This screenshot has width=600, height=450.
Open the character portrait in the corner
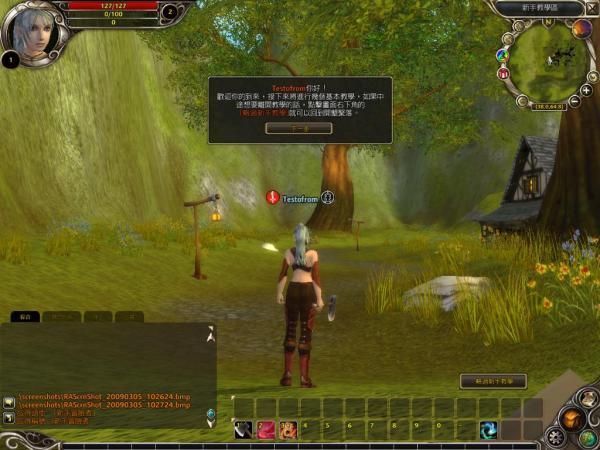tap(30, 30)
